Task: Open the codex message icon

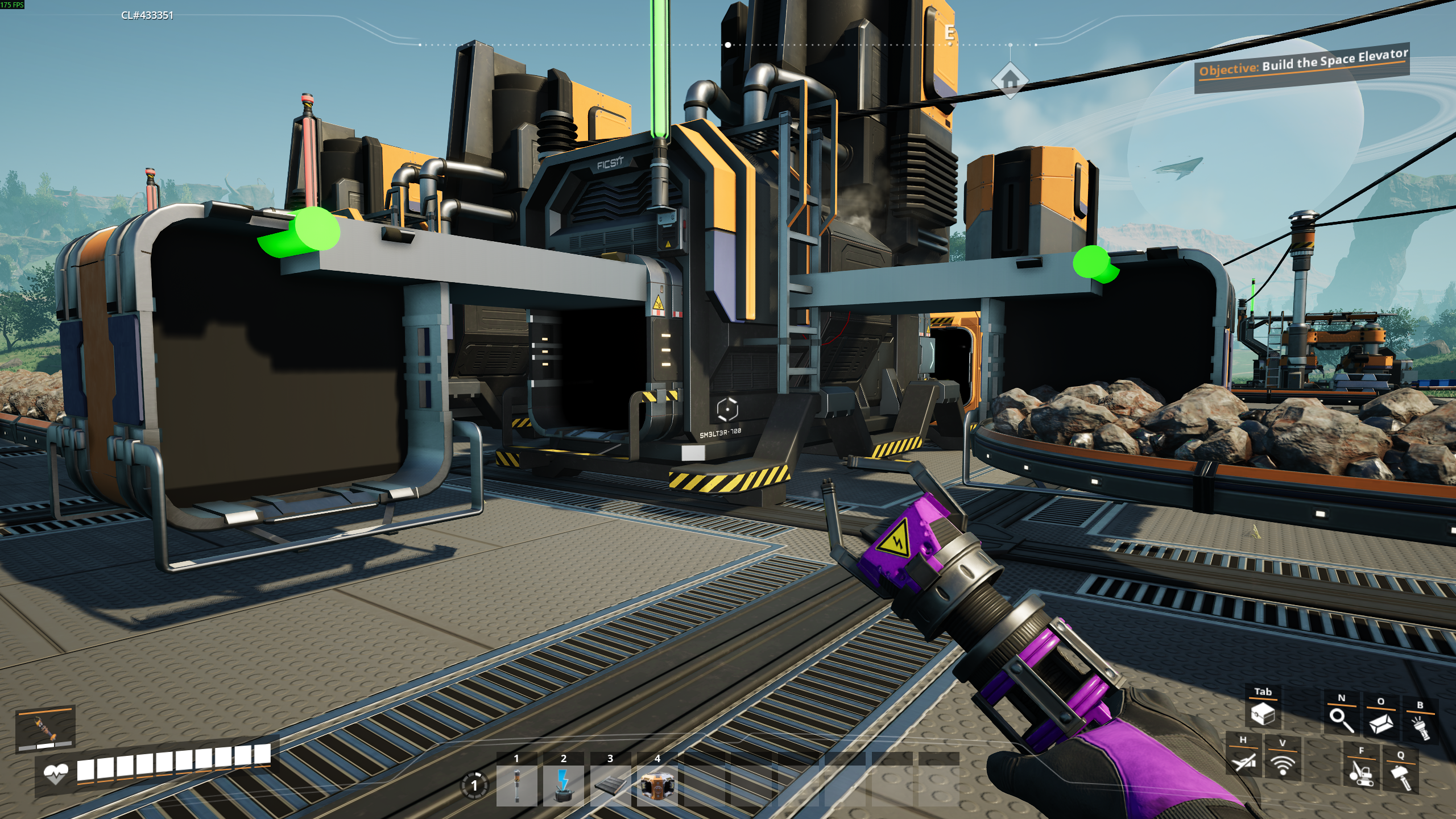Action: click(x=1380, y=723)
